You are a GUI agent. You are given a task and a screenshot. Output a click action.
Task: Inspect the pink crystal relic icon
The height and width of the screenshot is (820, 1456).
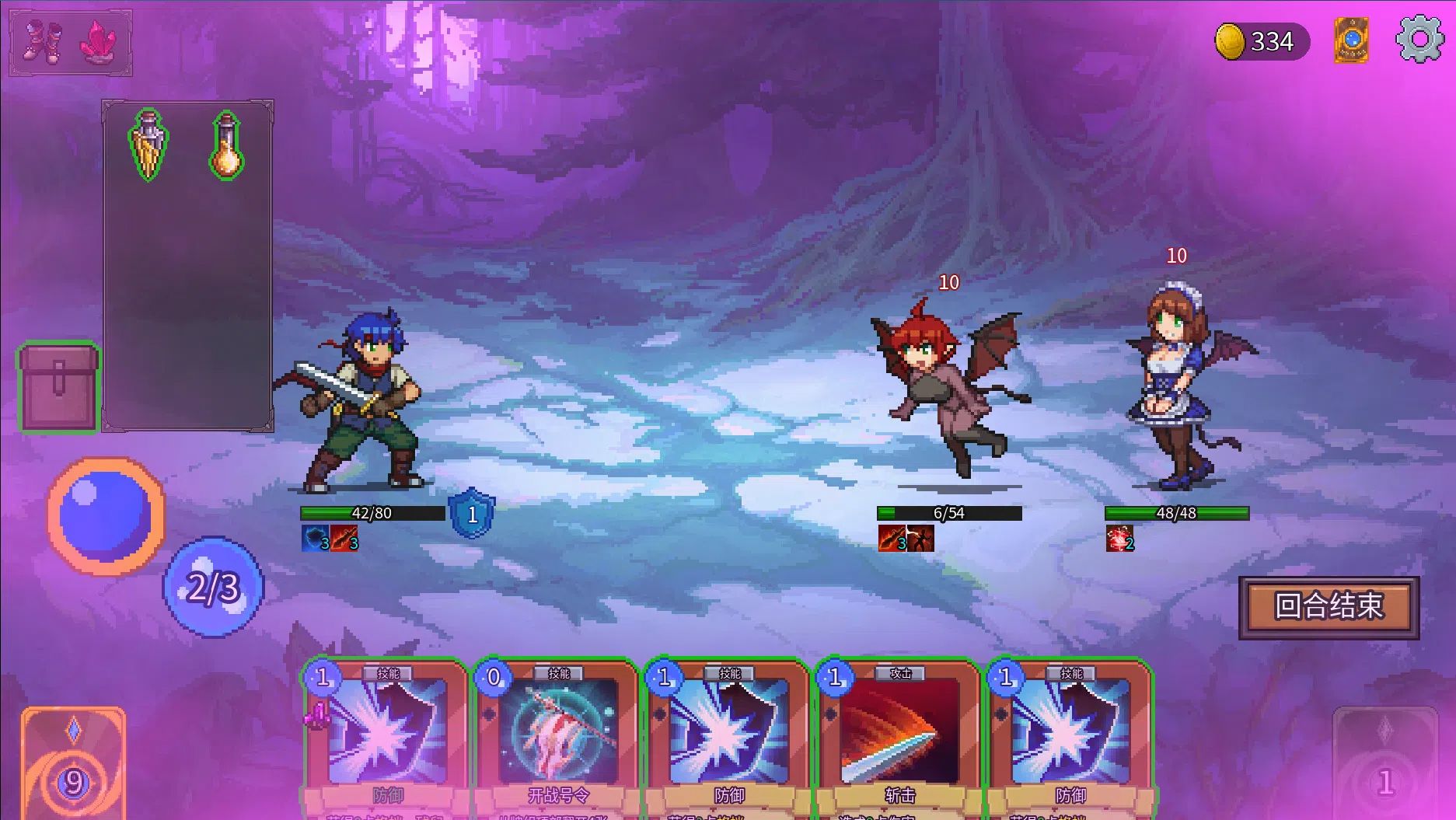coord(99,41)
